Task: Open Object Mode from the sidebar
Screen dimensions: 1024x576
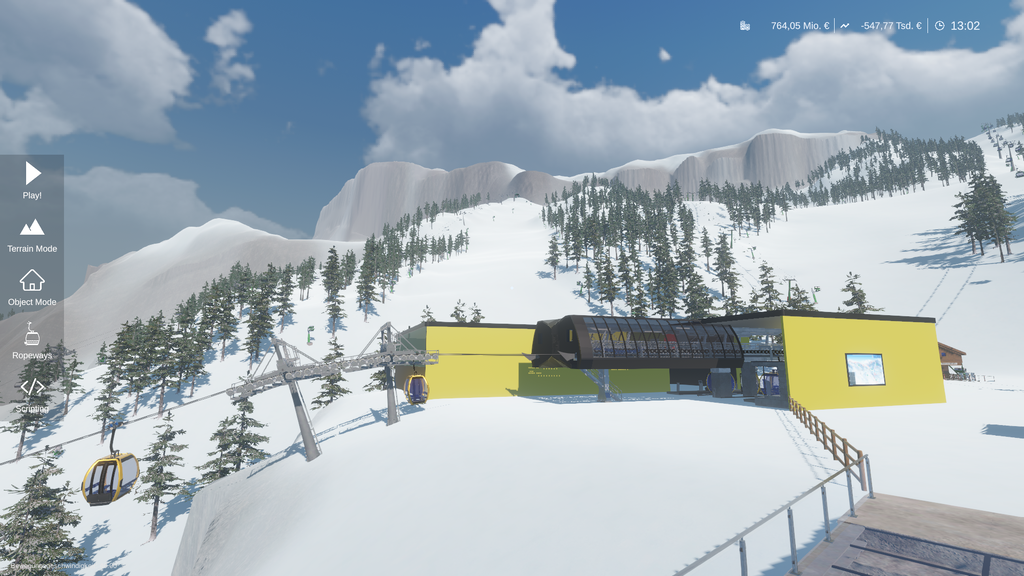Action: coord(32,287)
